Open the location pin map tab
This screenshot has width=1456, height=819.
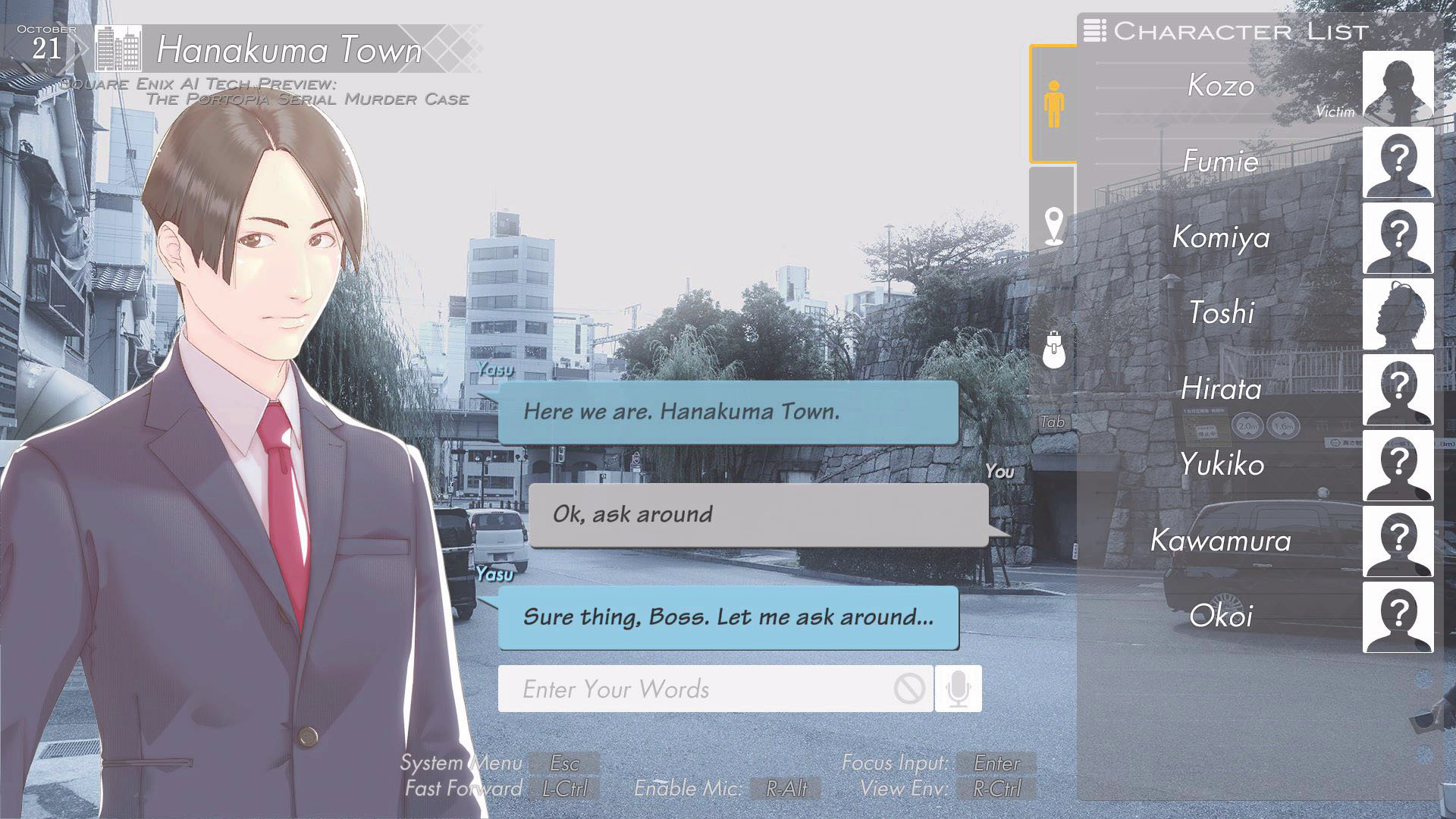click(x=1053, y=226)
